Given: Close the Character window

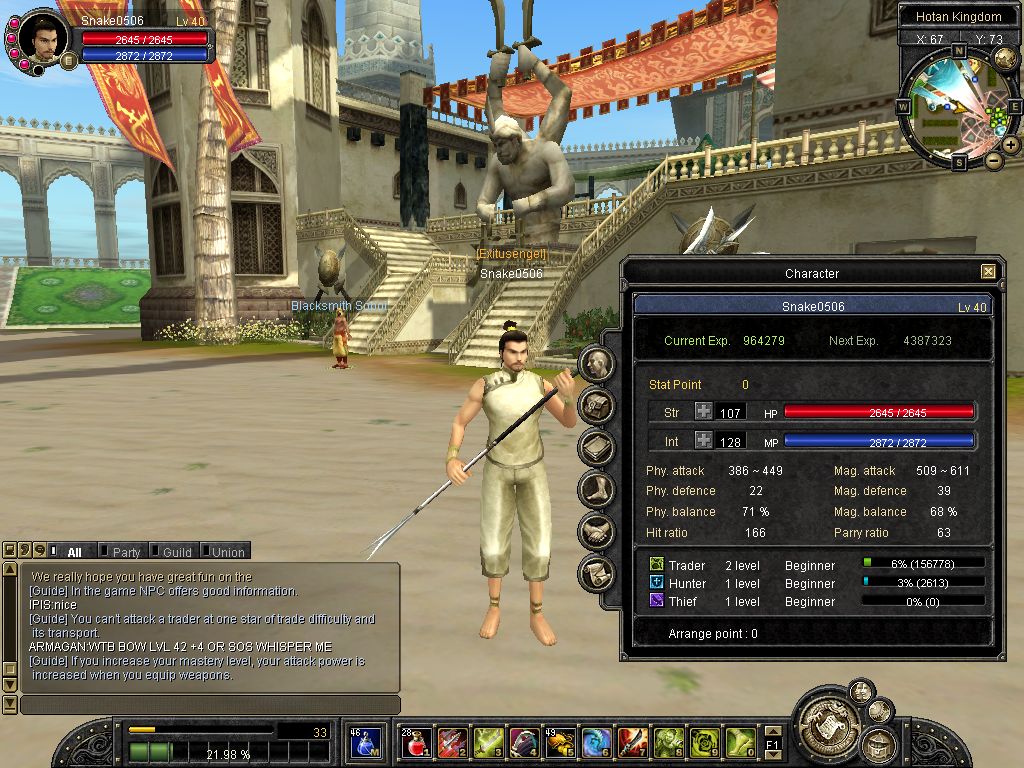Looking at the screenshot, I should [988, 271].
